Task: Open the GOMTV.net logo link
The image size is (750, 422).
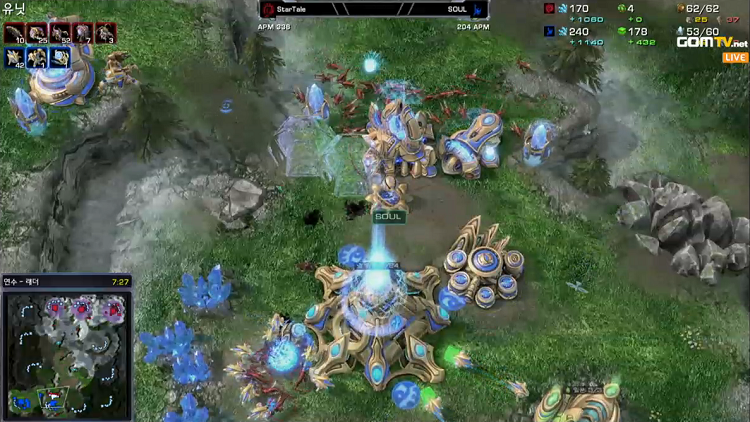Action: (711, 42)
